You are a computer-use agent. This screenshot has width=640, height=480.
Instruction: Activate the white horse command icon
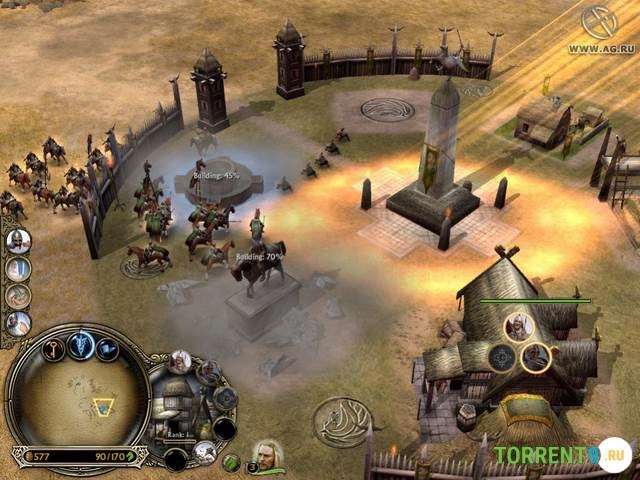tap(206, 452)
